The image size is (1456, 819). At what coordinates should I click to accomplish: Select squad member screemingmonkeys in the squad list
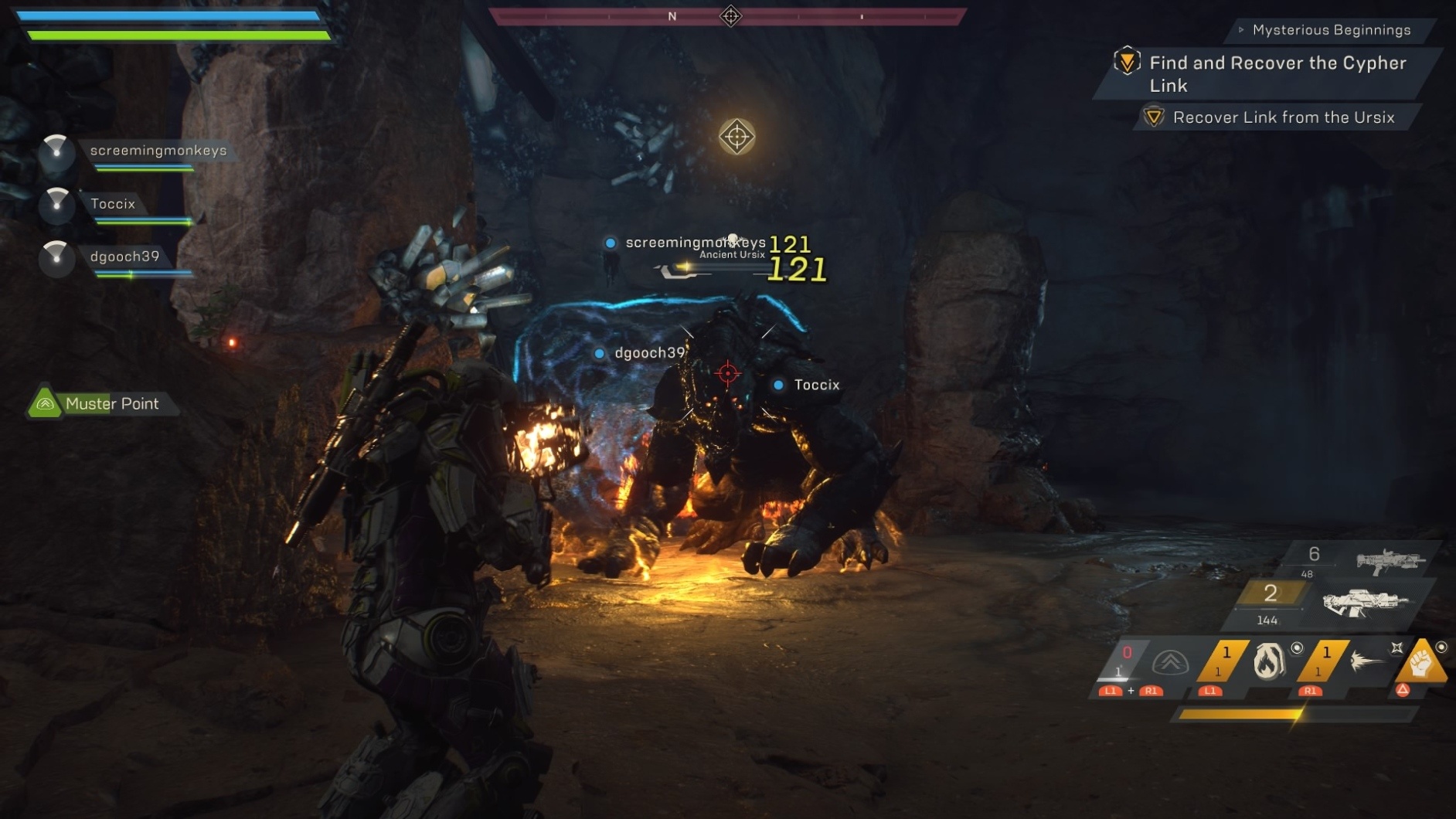click(158, 151)
